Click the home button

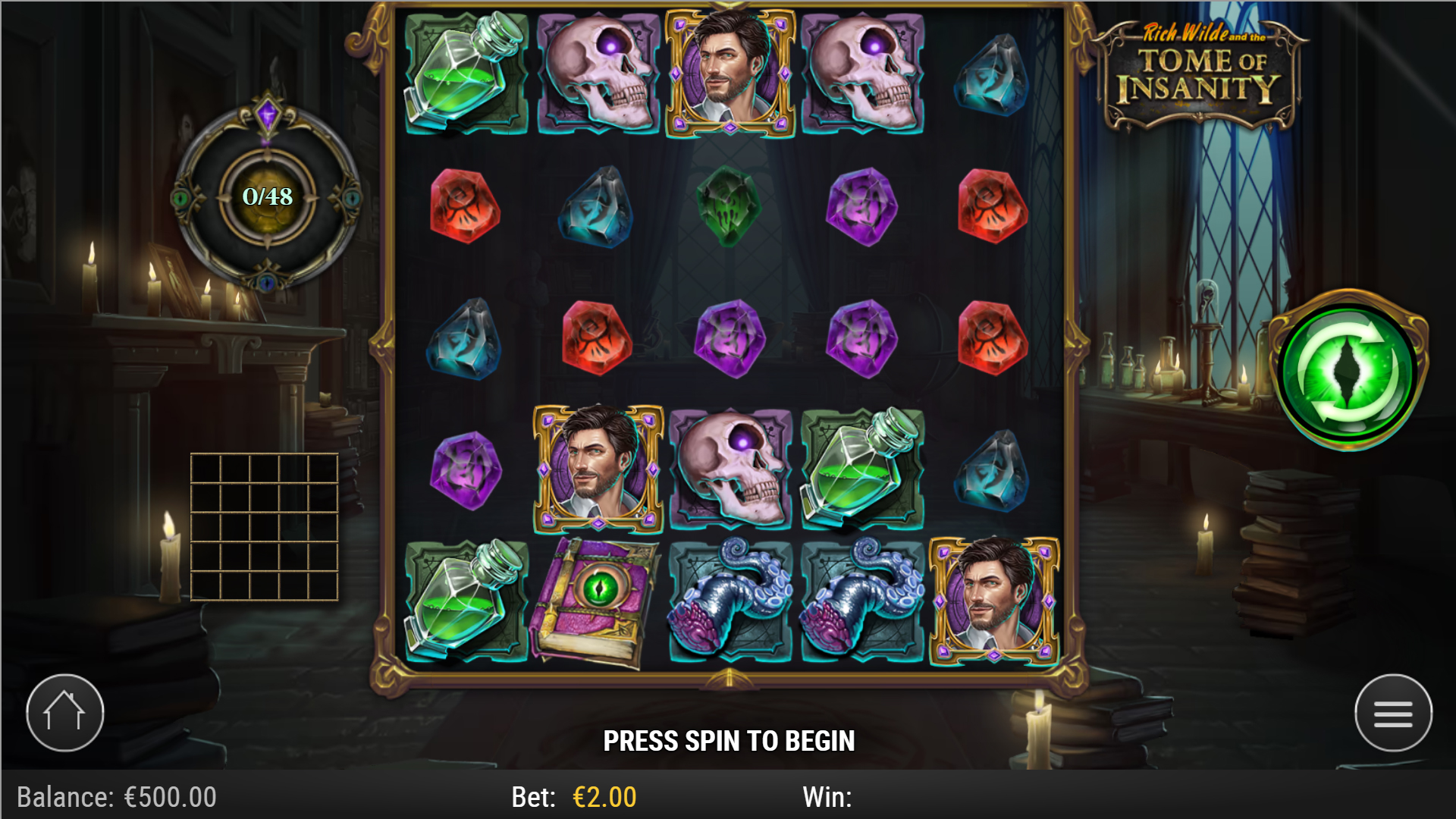tap(64, 712)
